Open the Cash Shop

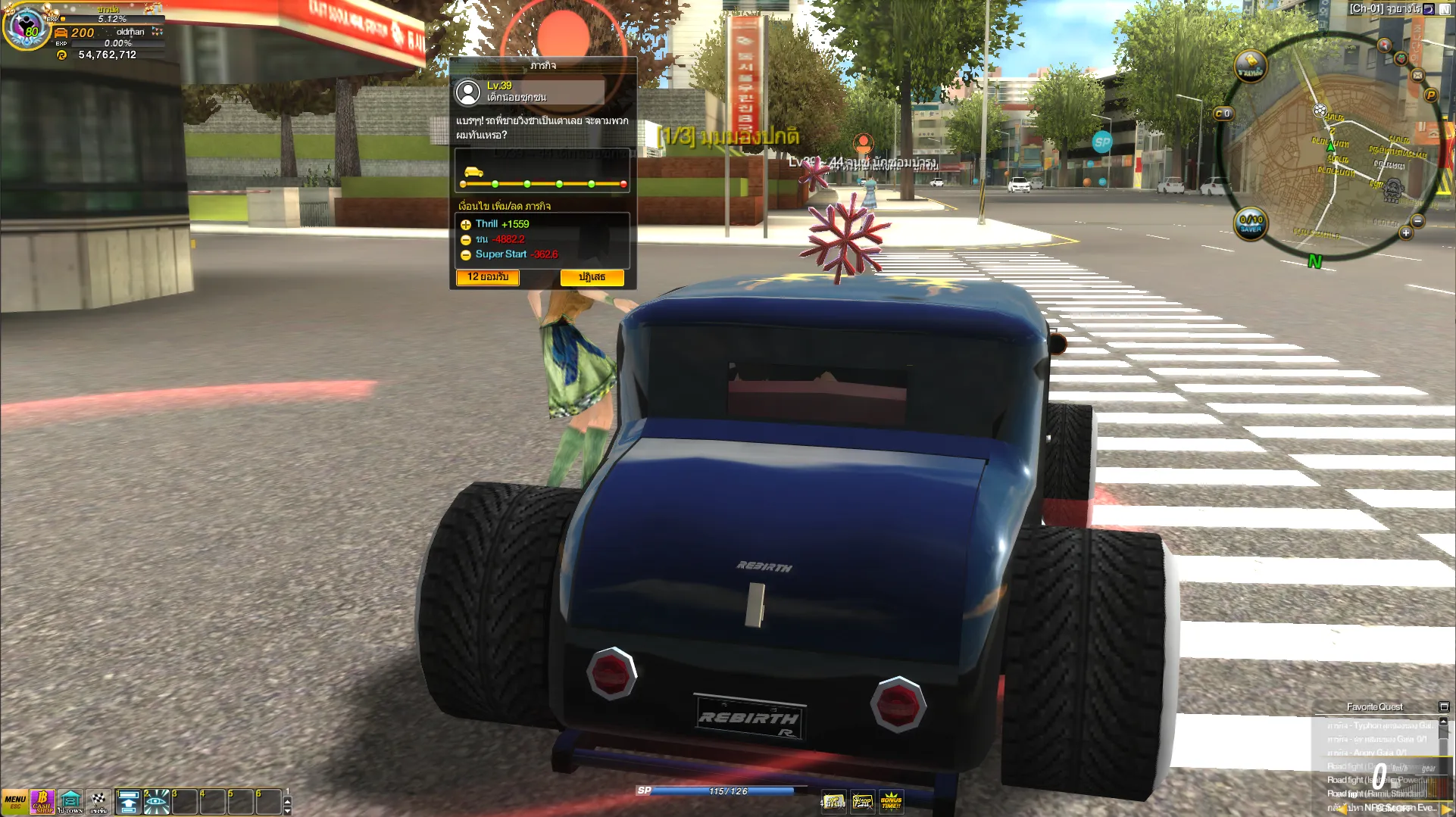(42, 801)
